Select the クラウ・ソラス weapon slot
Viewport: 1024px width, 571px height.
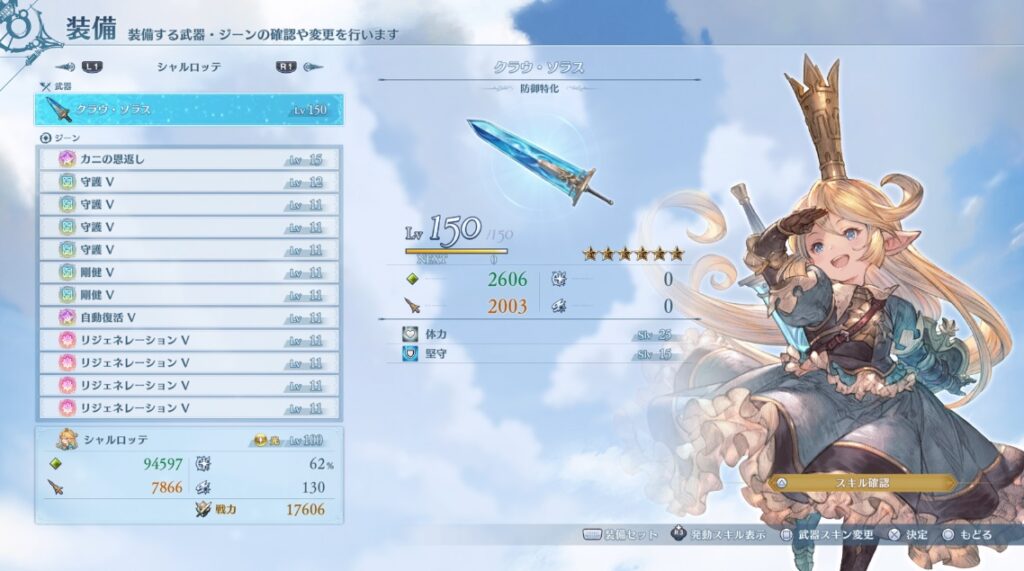pyautogui.click(x=188, y=109)
